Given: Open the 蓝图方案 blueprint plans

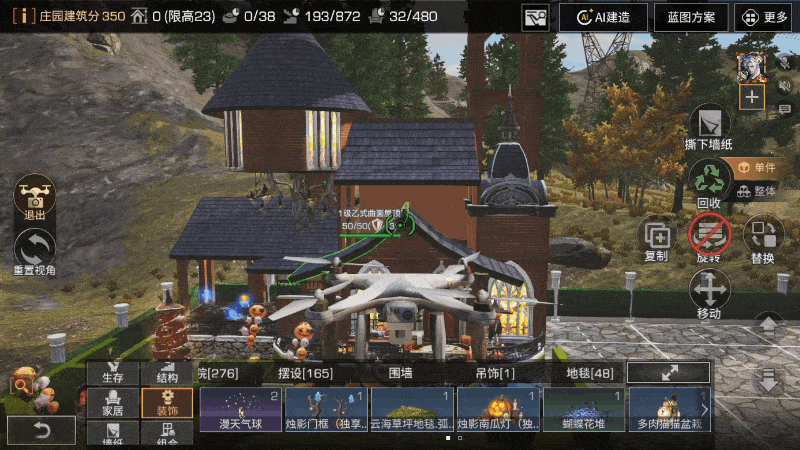Looking at the screenshot, I should (690, 17).
